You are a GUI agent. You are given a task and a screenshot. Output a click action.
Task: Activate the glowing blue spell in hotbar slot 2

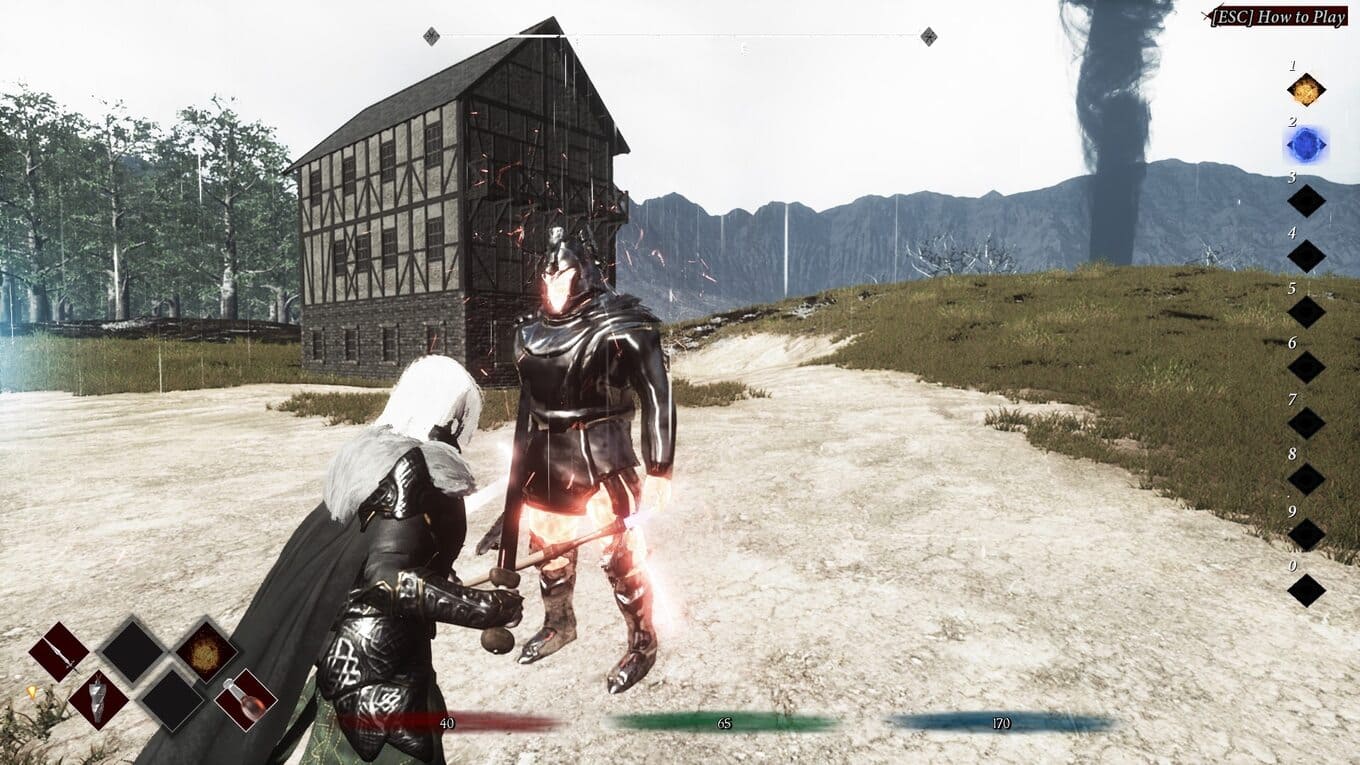(1305, 146)
